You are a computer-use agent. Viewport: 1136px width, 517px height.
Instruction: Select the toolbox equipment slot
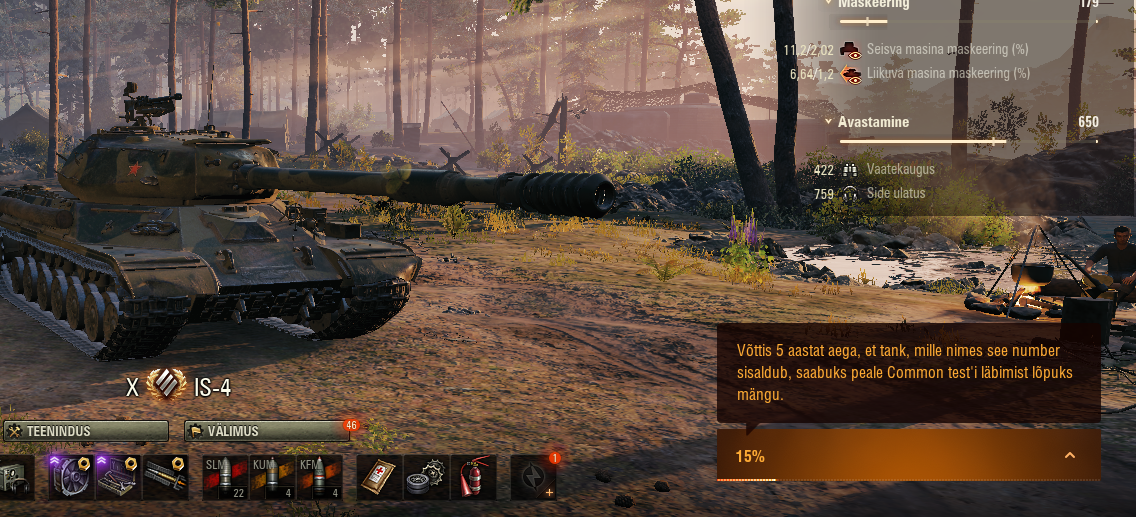(x=118, y=478)
